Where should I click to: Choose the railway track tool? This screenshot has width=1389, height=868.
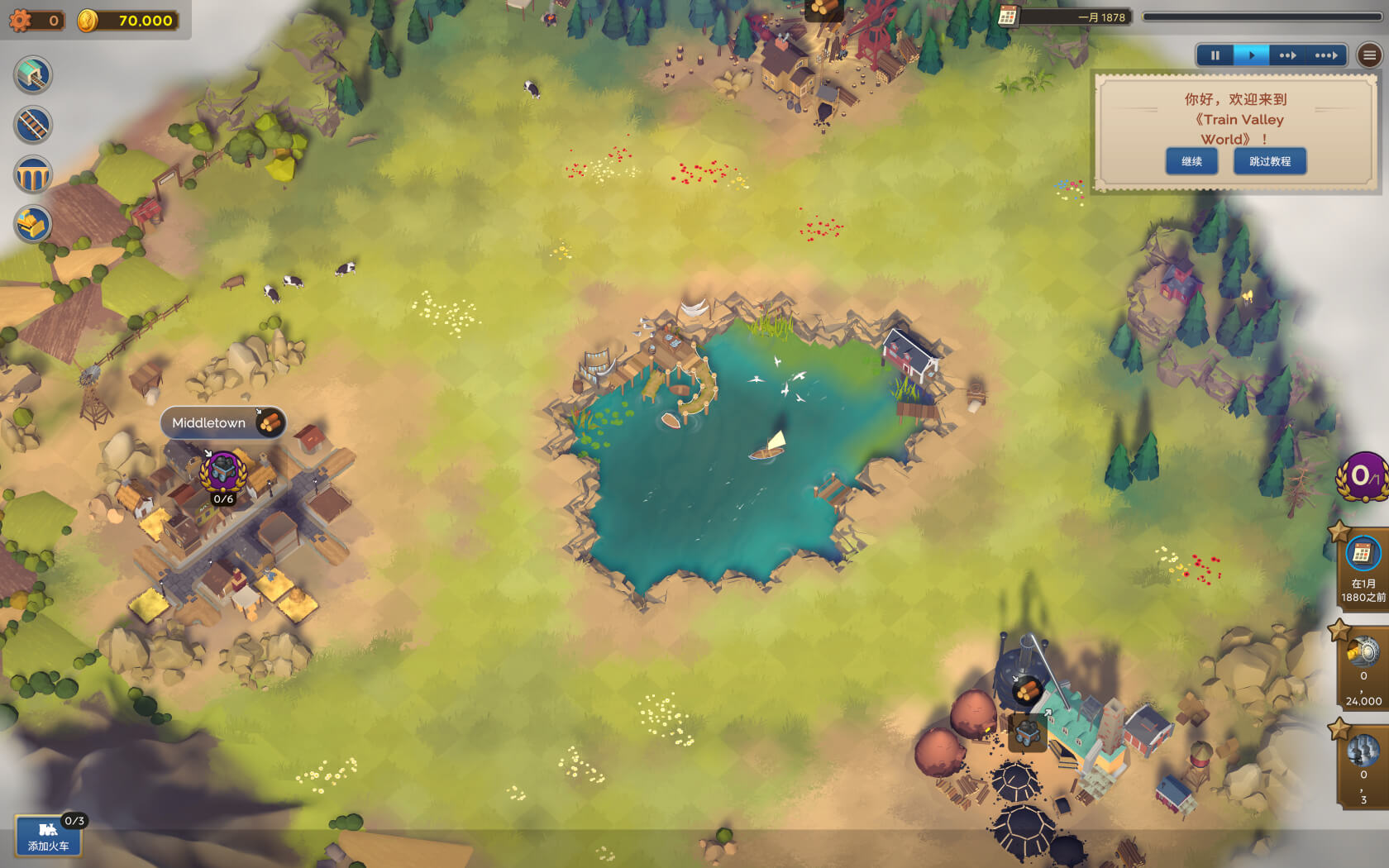[33, 126]
